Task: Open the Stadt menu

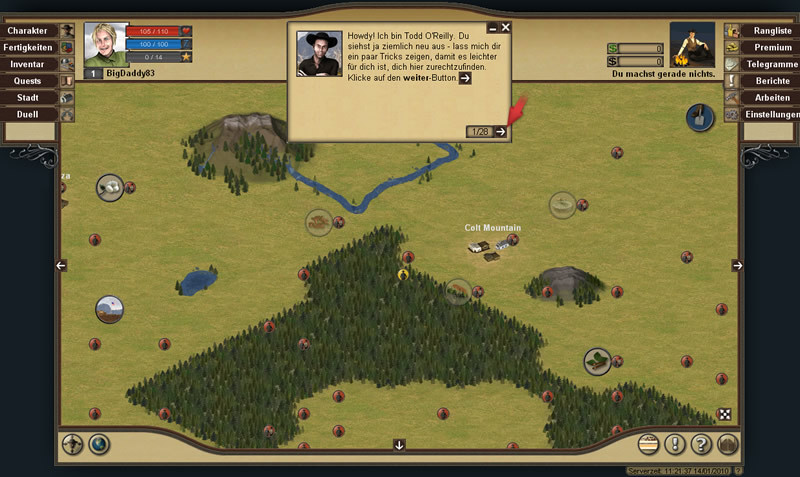Action: point(28,98)
